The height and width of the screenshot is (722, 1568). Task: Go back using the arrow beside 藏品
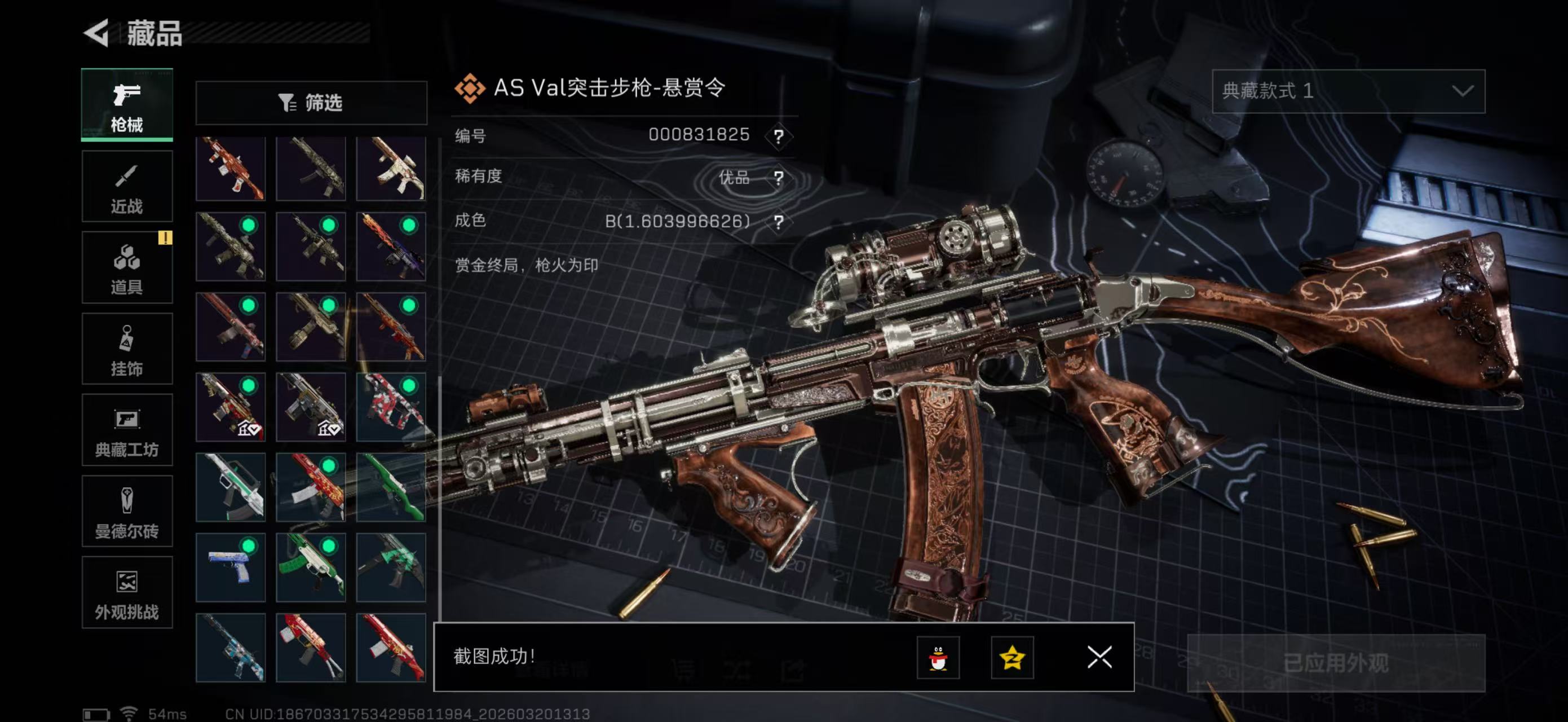[x=97, y=32]
